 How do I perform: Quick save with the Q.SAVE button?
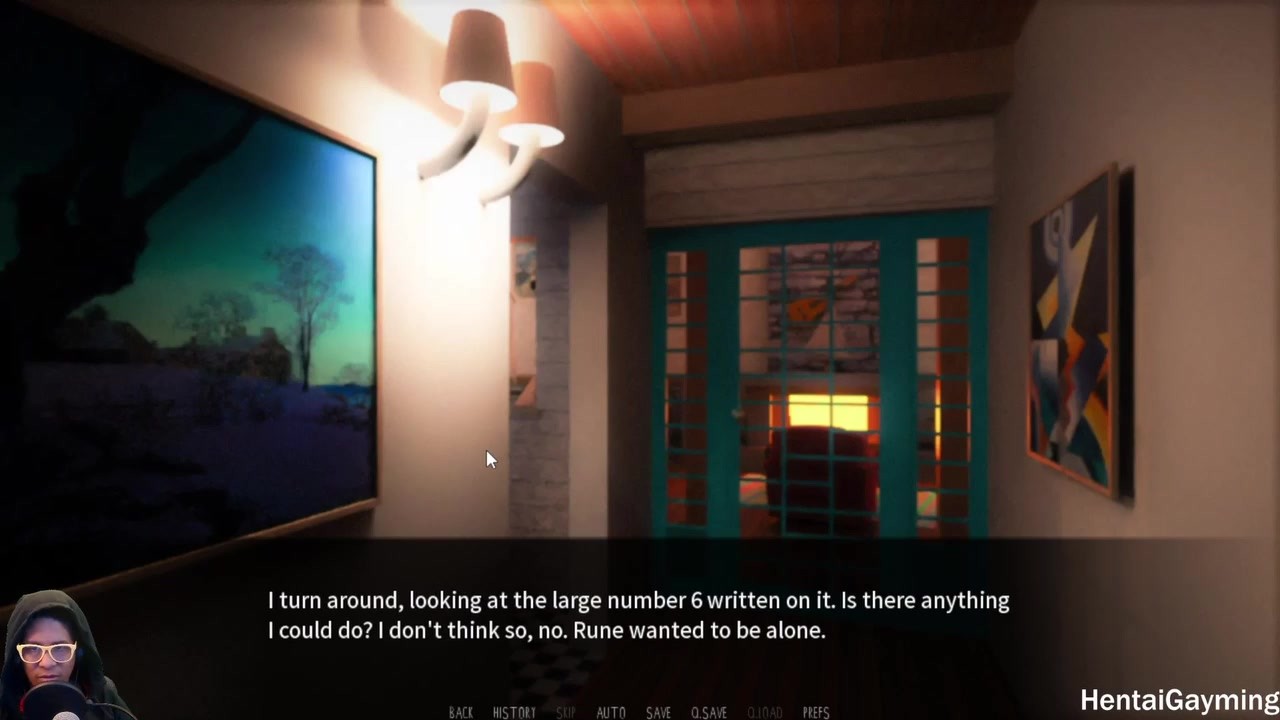(x=709, y=712)
